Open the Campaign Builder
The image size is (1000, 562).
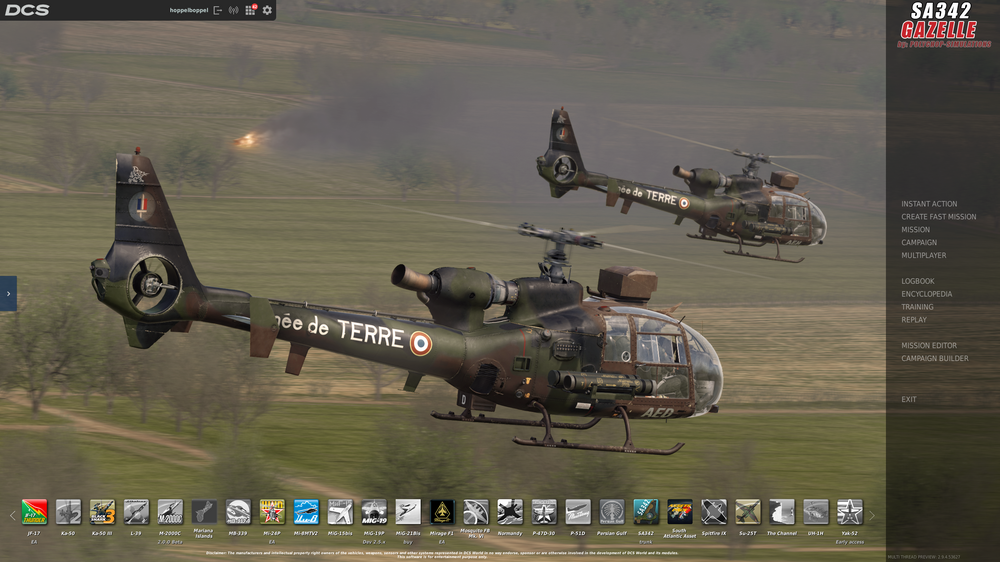point(934,359)
